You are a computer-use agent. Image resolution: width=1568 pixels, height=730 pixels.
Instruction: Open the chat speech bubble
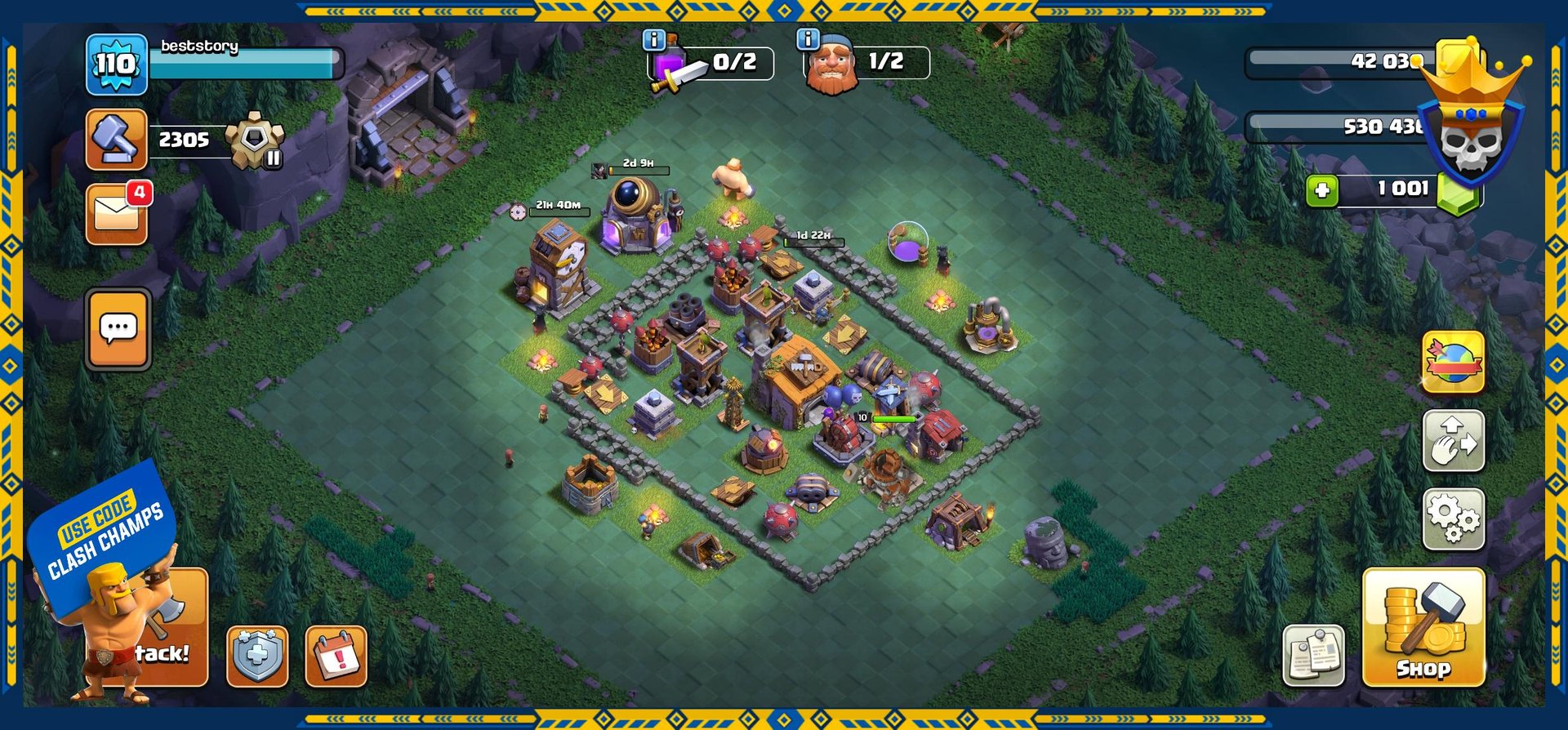click(x=118, y=329)
